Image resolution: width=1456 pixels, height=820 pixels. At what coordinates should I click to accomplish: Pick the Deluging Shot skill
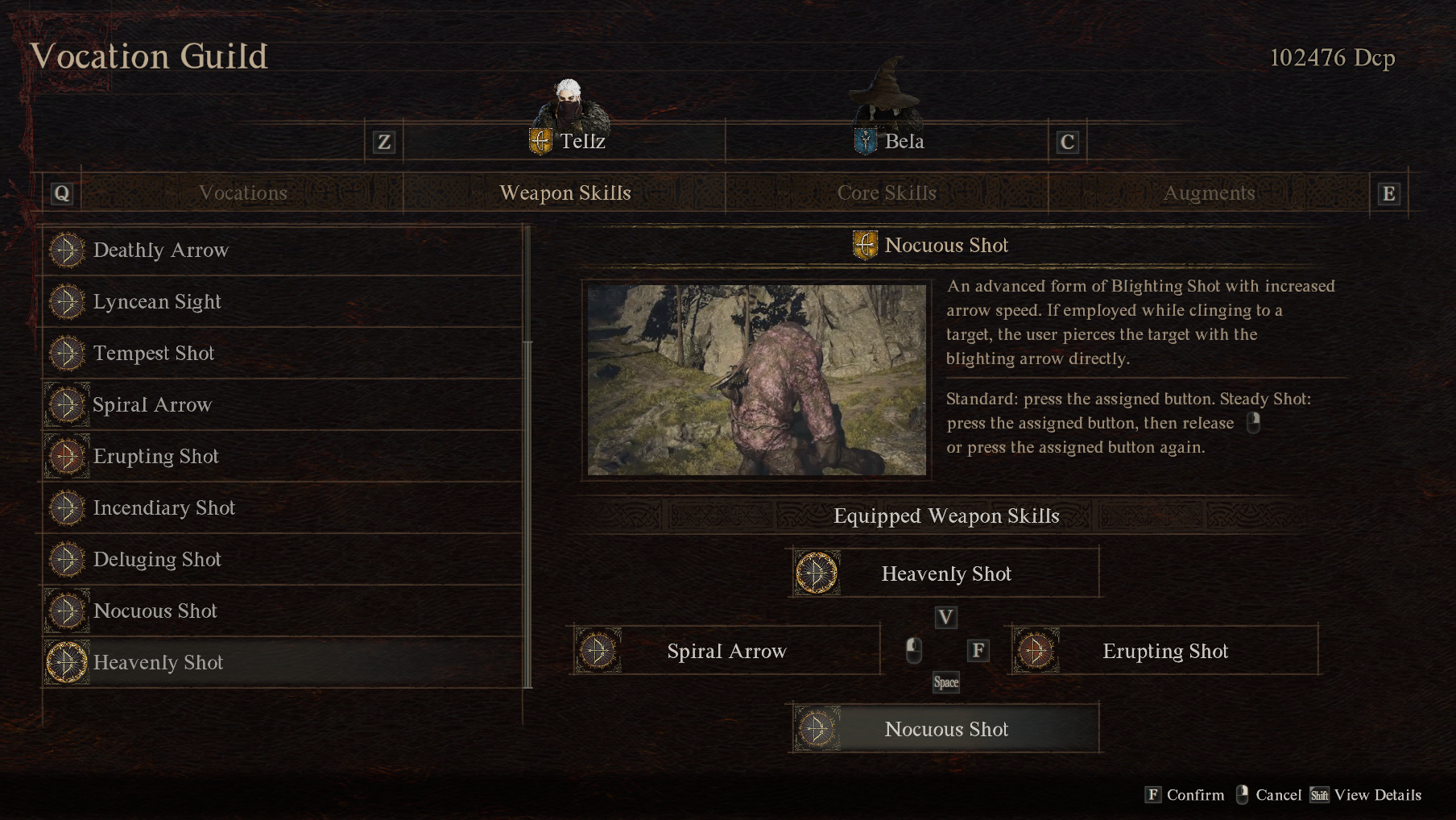pos(282,560)
